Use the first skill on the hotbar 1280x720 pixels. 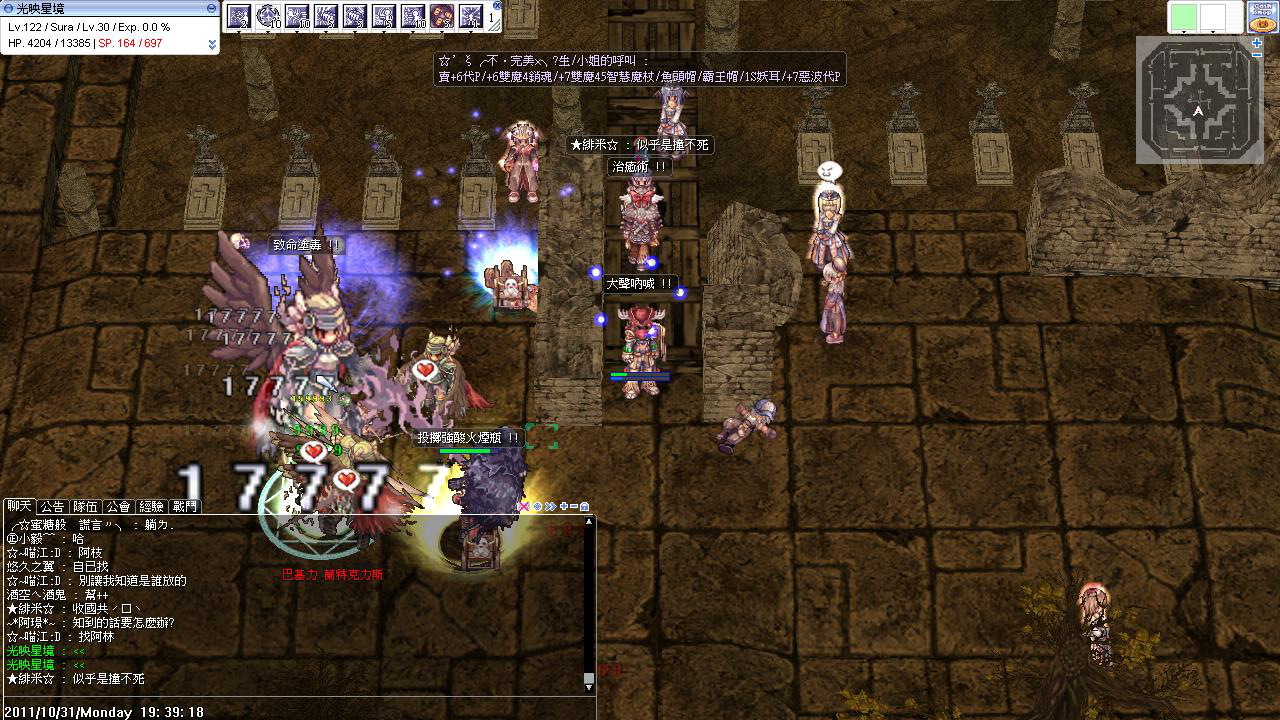click(x=239, y=17)
